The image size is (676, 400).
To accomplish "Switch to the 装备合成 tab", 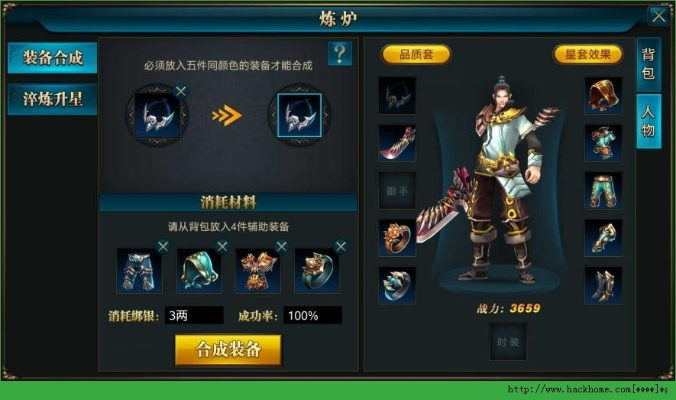I will 52,58.
